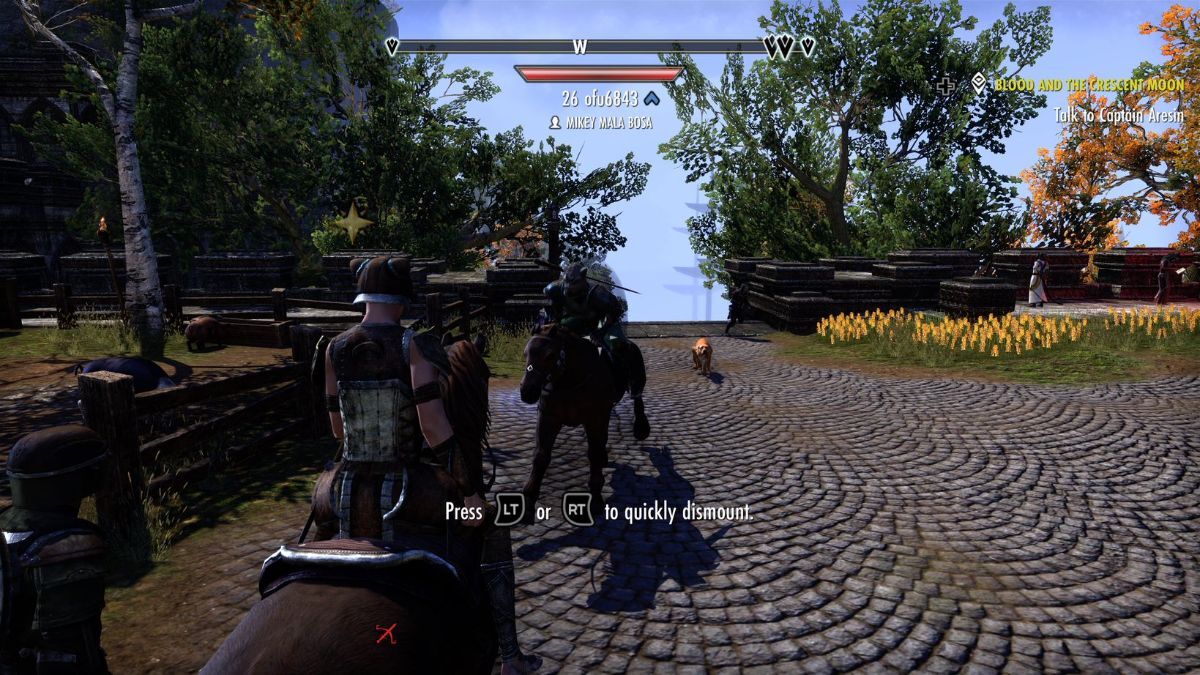Click the quest diamond icon beside the quest title
This screenshot has width=1200, height=675.
pyautogui.click(x=978, y=85)
